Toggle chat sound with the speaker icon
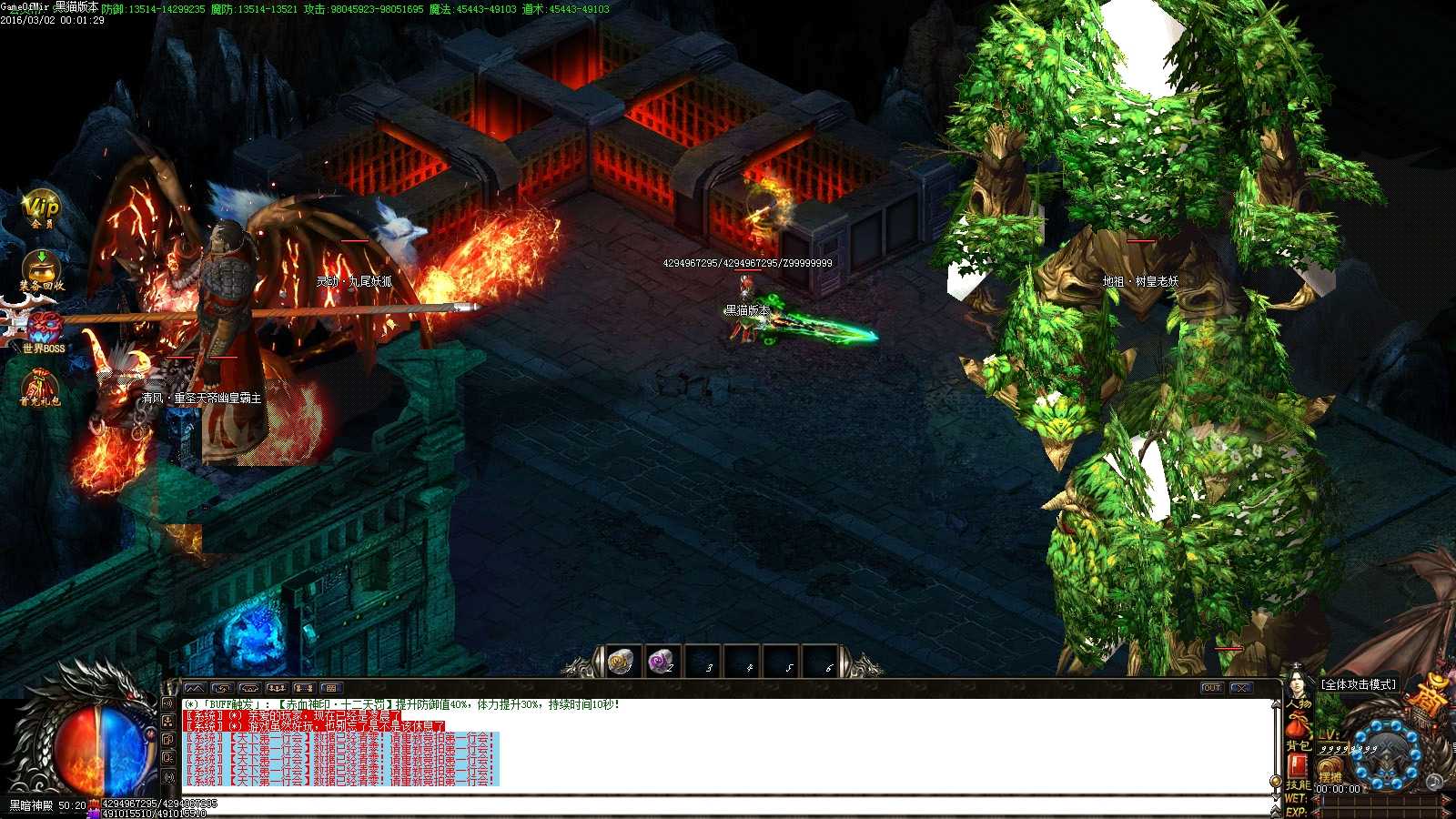Viewport: 1456px width, 819px height. (x=169, y=704)
